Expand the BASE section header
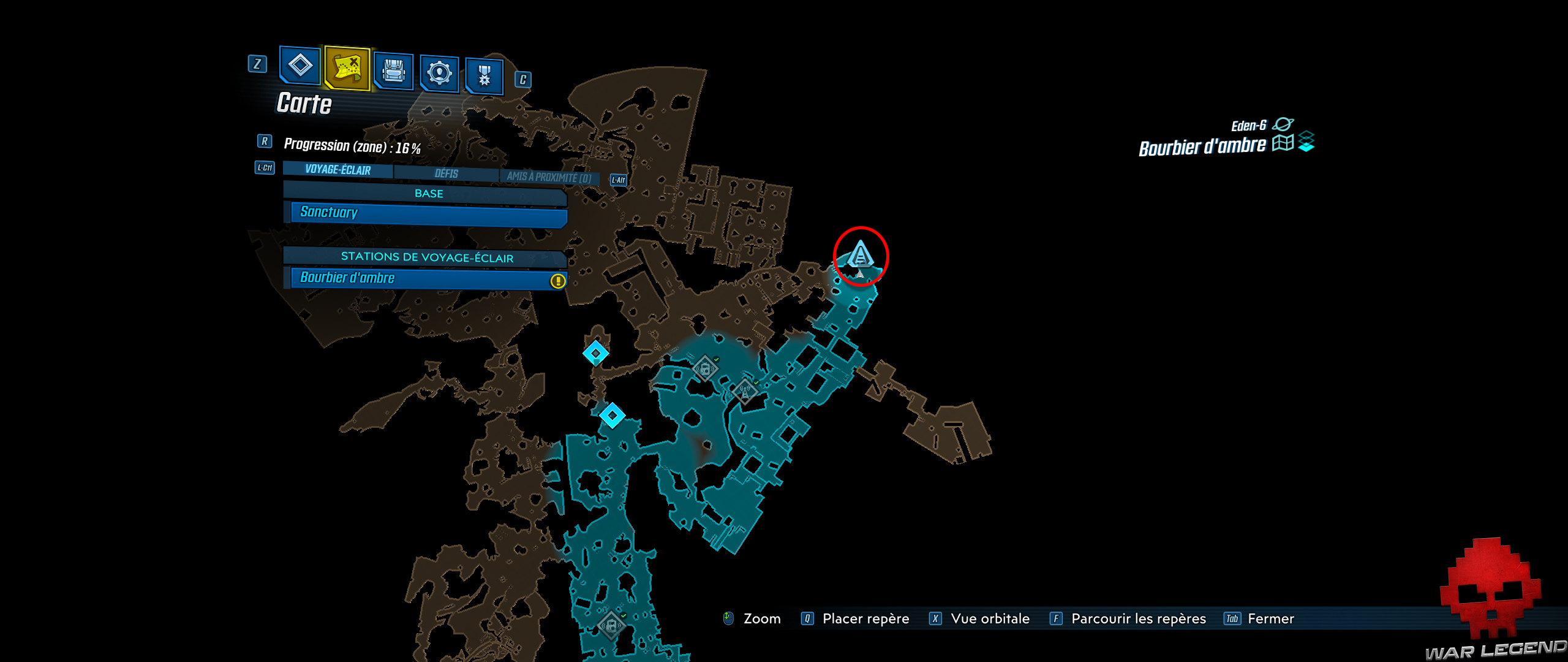The height and width of the screenshot is (662, 1568). point(427,194)
